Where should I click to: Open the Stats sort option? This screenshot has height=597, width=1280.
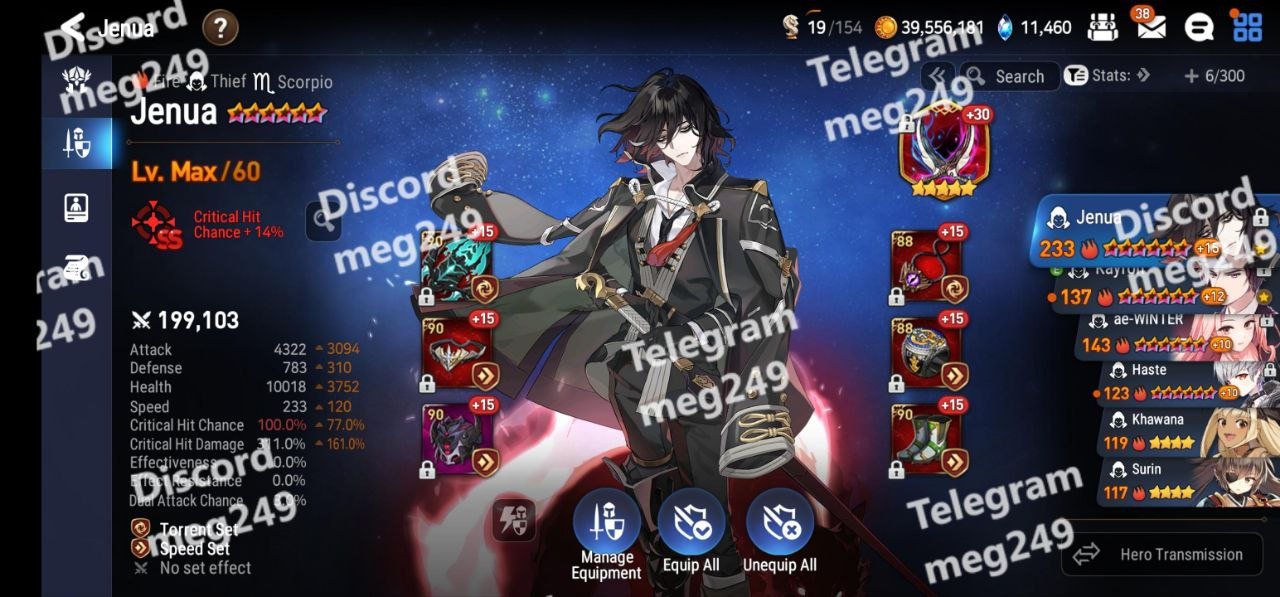(x=1107, y=76)
